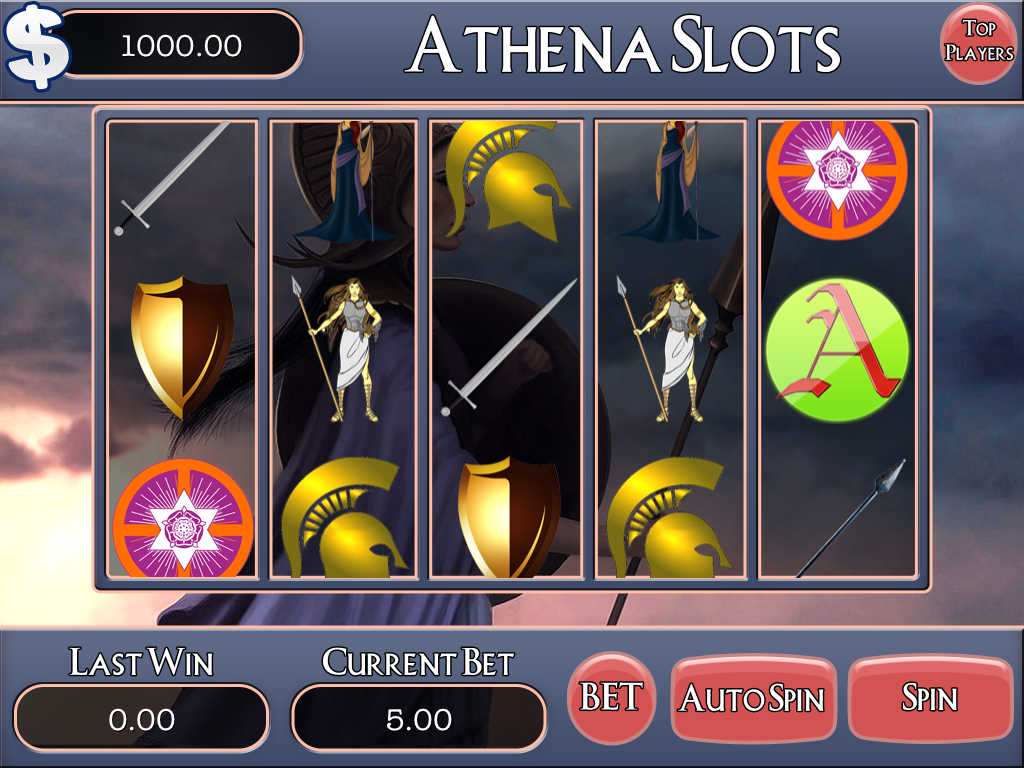Activate the Auto Spin button
This screenshot has height=768, width=1024.
[752, 698]
